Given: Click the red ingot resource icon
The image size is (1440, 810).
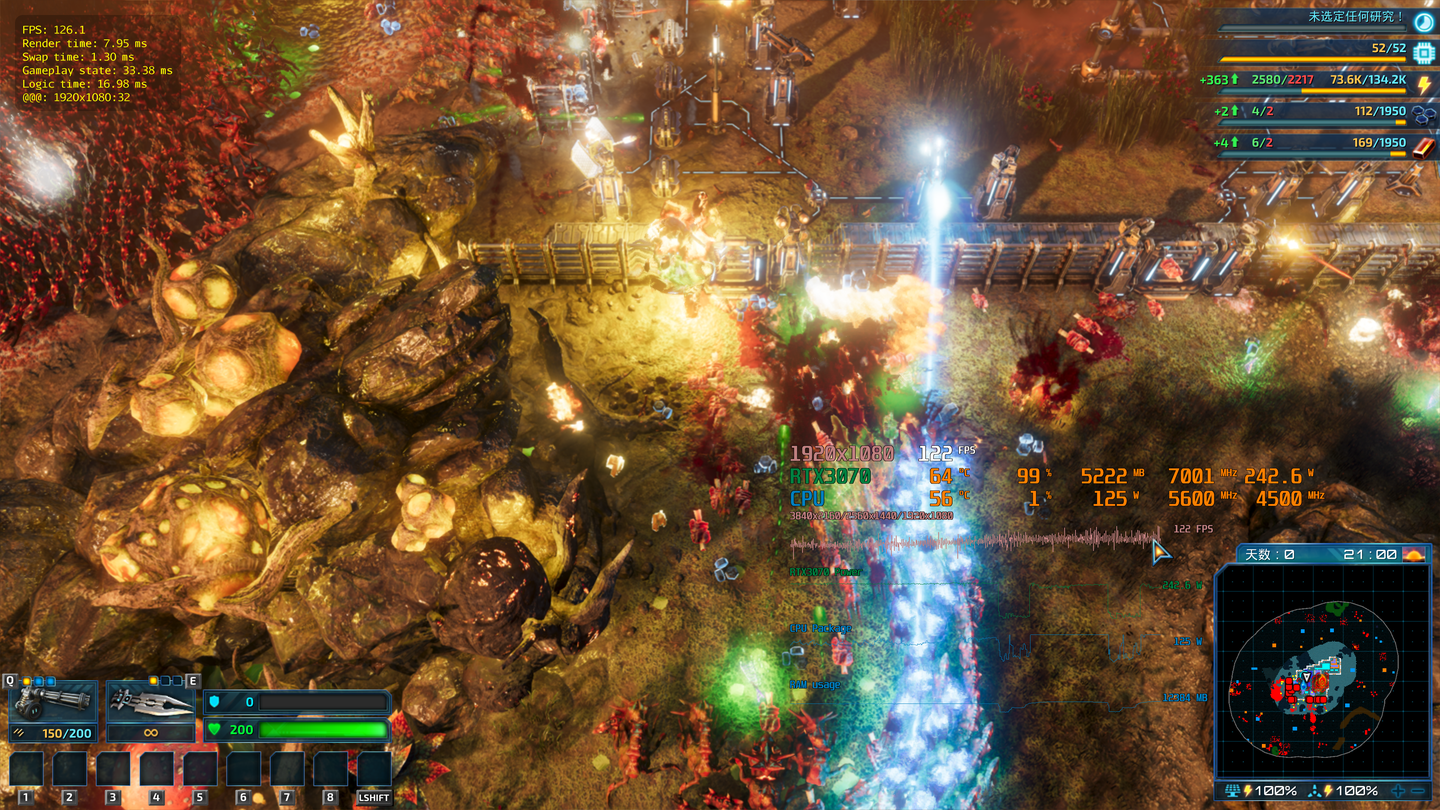Looking at the screenshot, I should 1423,147.
